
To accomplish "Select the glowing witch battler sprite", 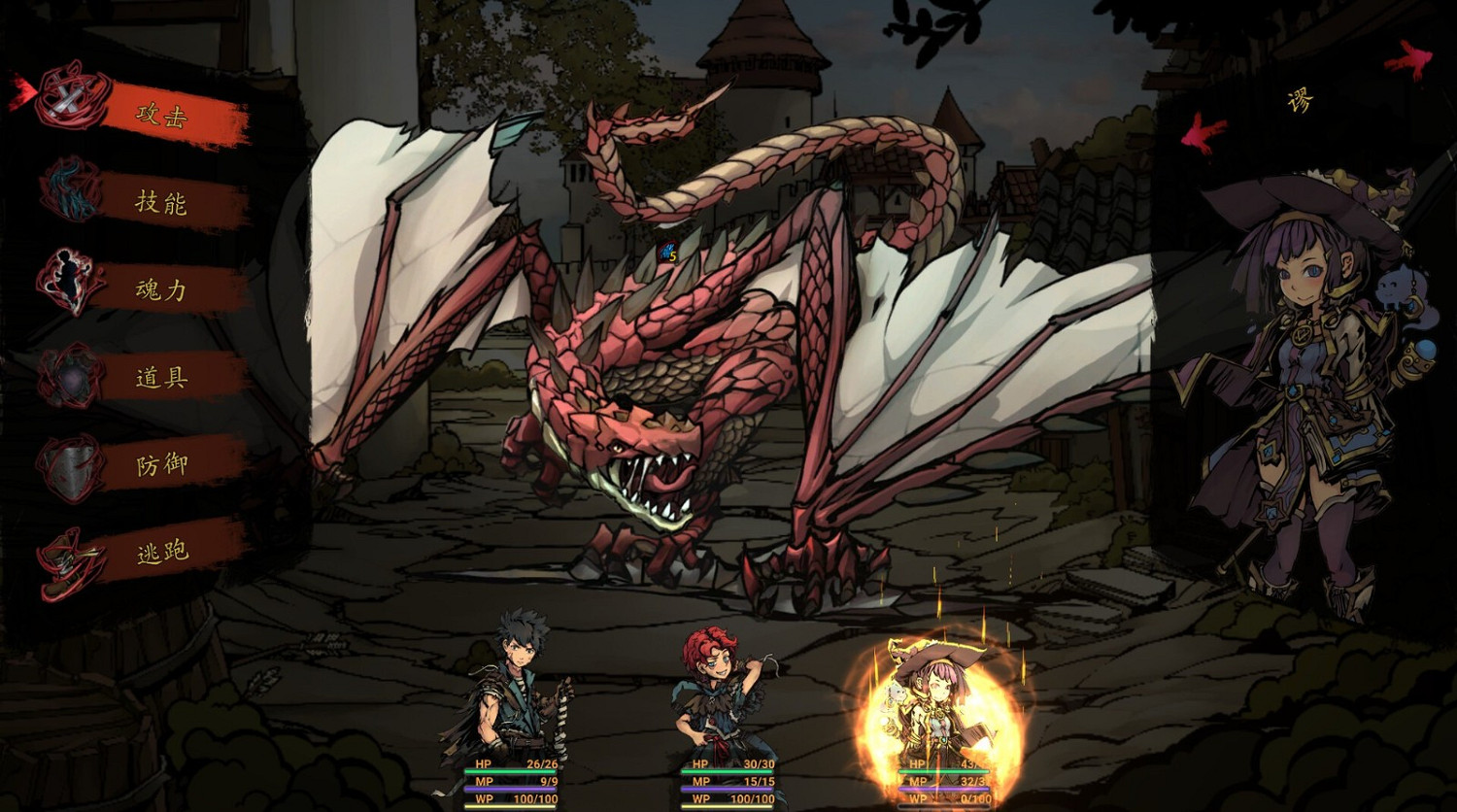I will pyautogui.click(x=940, y=699).
